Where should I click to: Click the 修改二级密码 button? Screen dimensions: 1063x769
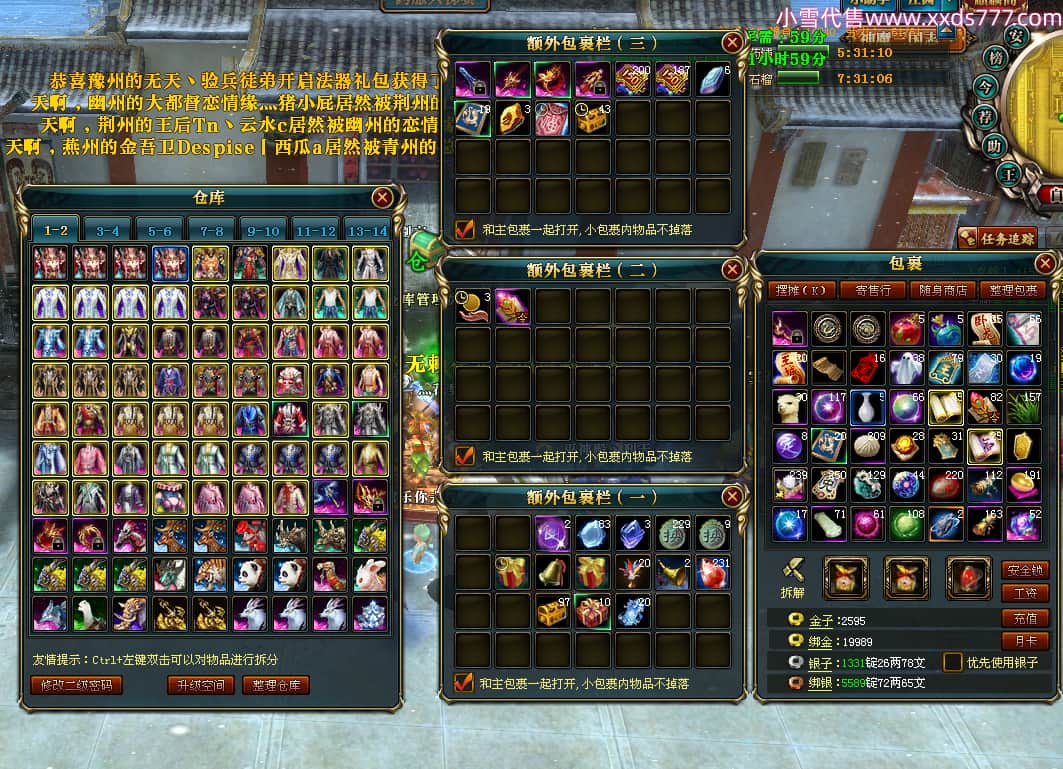click(77, 685)
